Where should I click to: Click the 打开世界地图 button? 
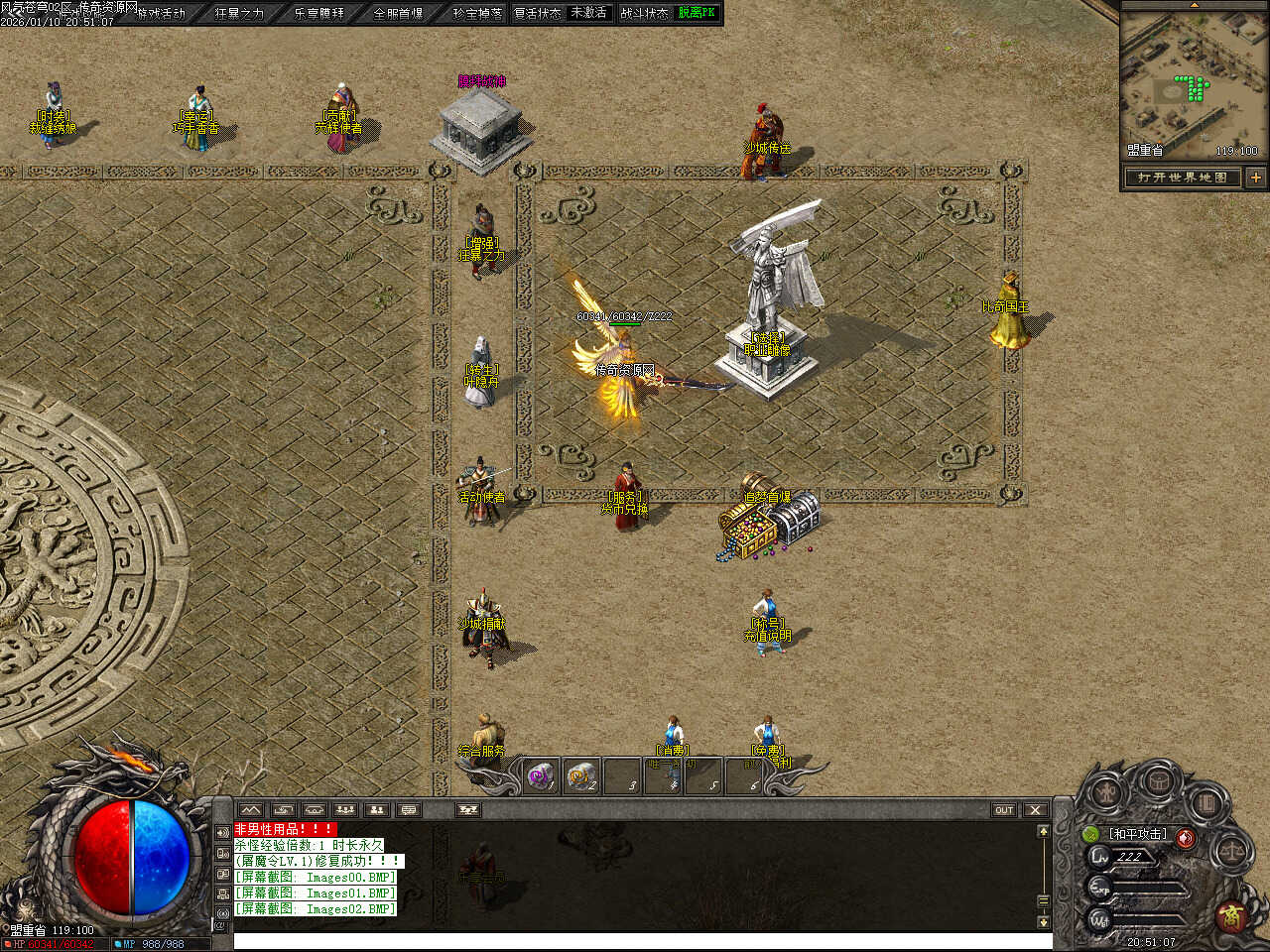click(1183, 178)
